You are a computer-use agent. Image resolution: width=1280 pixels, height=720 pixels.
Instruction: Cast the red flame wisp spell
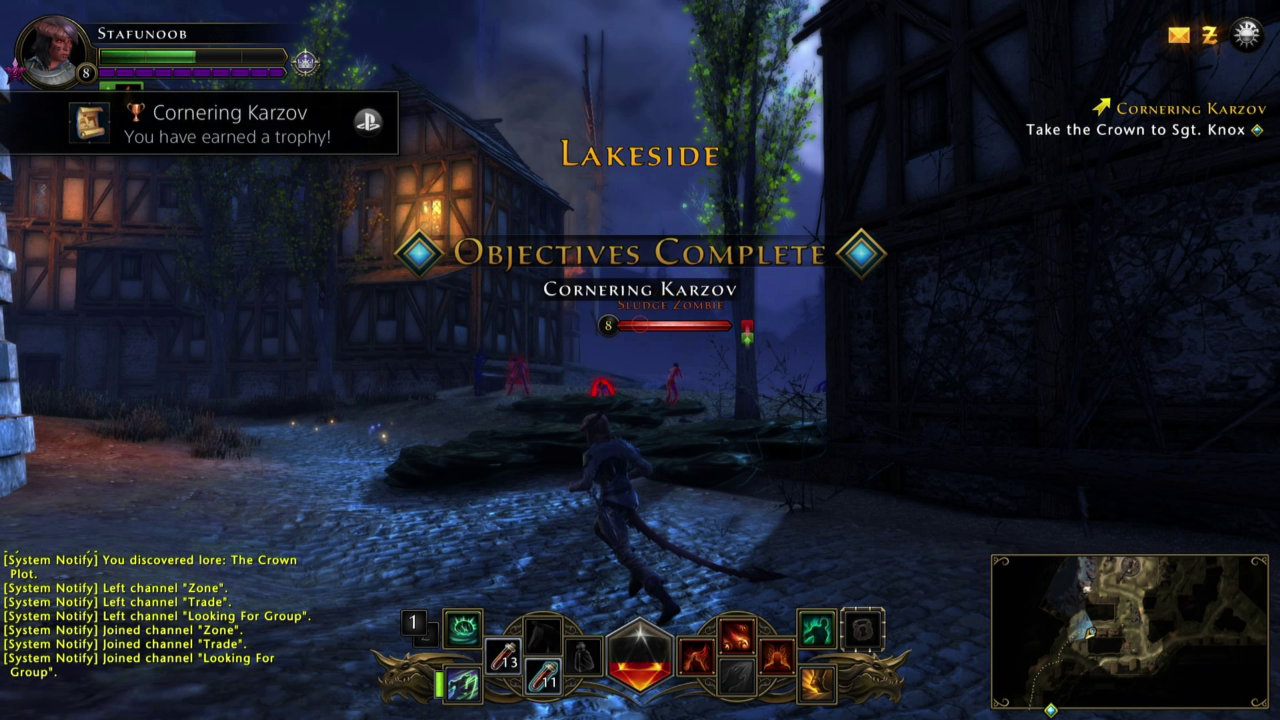point(696,657)
